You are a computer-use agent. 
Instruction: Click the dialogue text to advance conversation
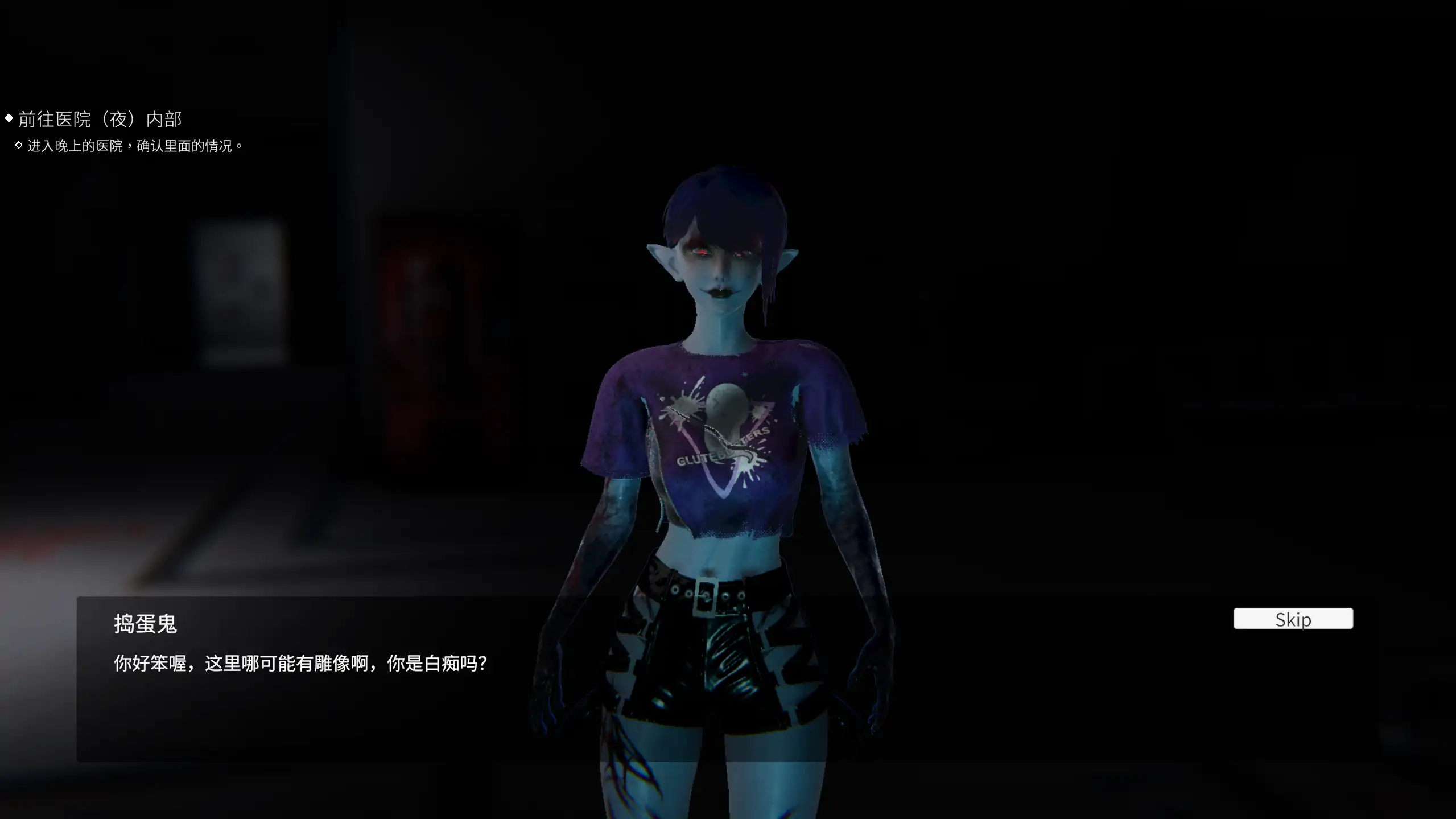(x=300, y=662)
